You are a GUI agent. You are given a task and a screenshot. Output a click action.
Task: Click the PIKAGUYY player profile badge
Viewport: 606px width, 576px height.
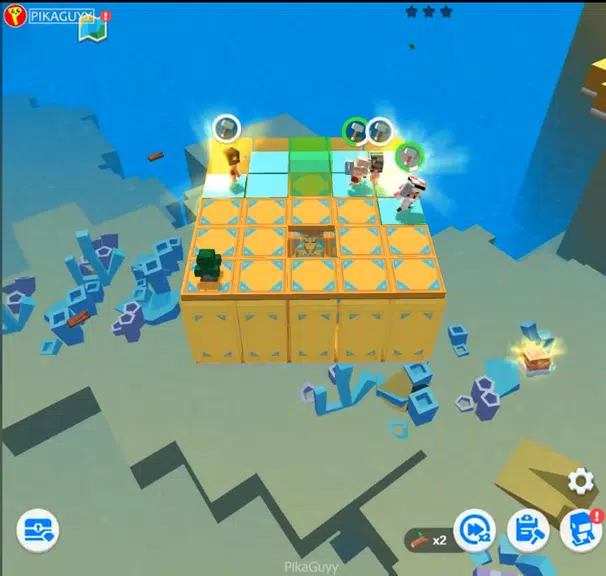pos(52,17)
